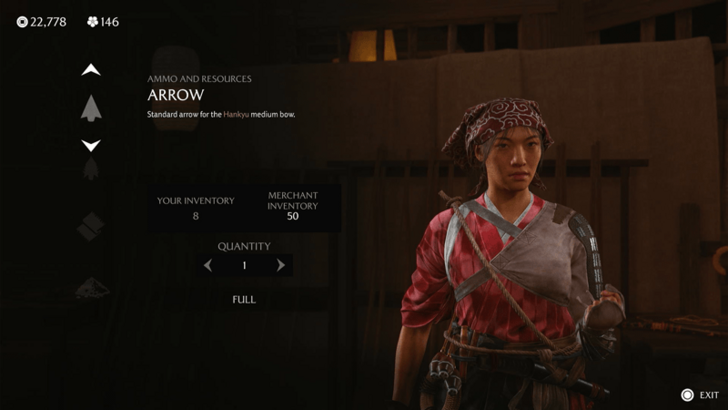Select the highlighted Arrow item icon
728x410 pixels.
91,107
